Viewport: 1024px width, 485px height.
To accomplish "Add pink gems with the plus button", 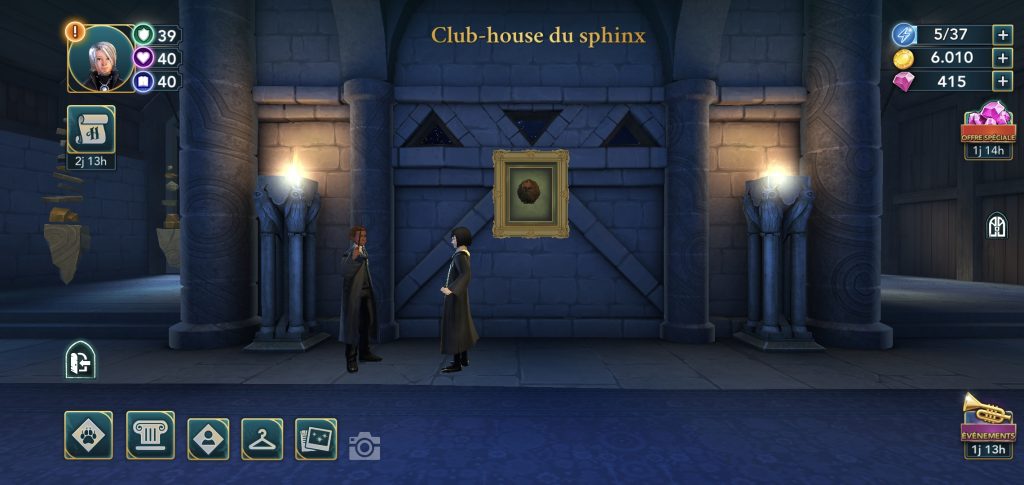I will 1002,82.
